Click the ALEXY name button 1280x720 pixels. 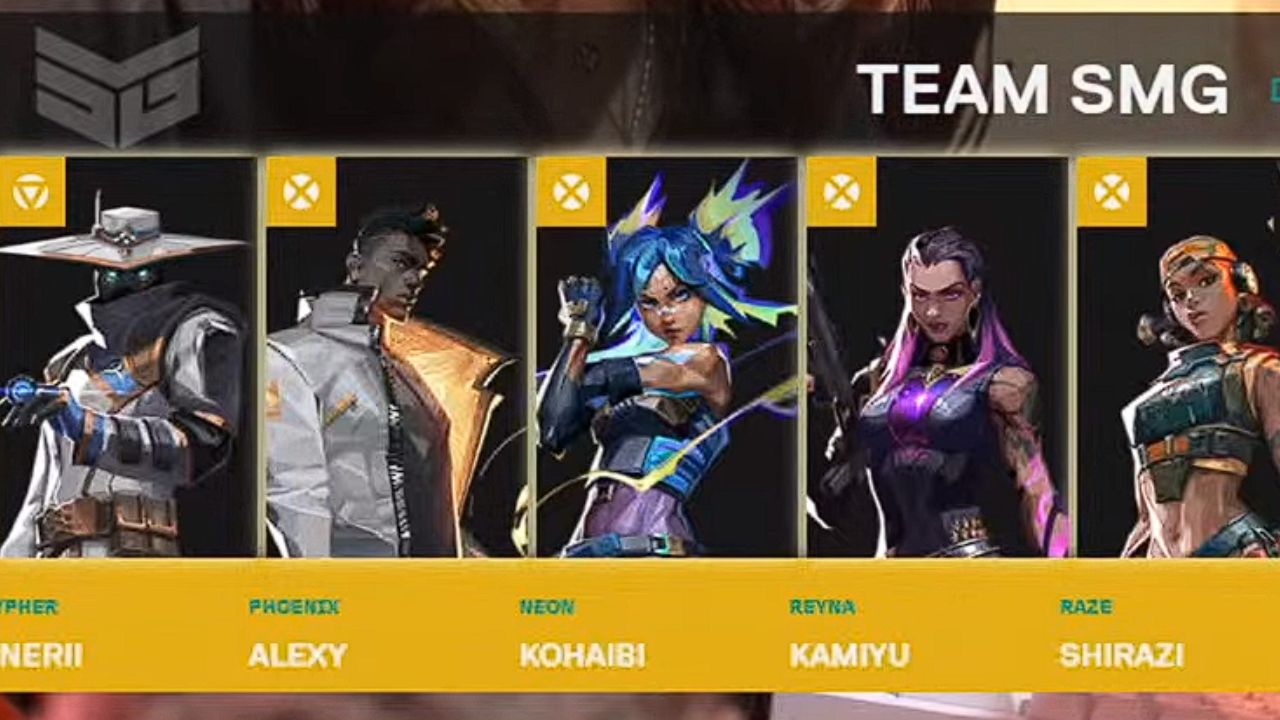point(299,658)
